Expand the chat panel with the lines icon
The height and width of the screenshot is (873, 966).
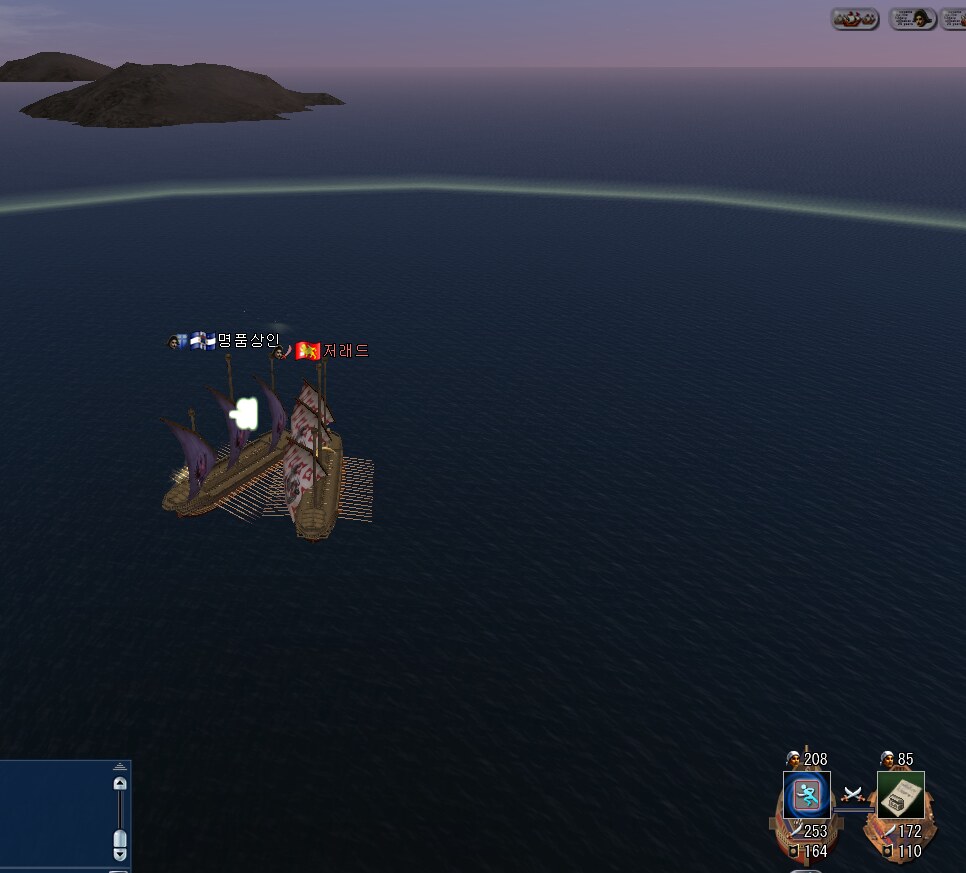[x=120, y=767]
